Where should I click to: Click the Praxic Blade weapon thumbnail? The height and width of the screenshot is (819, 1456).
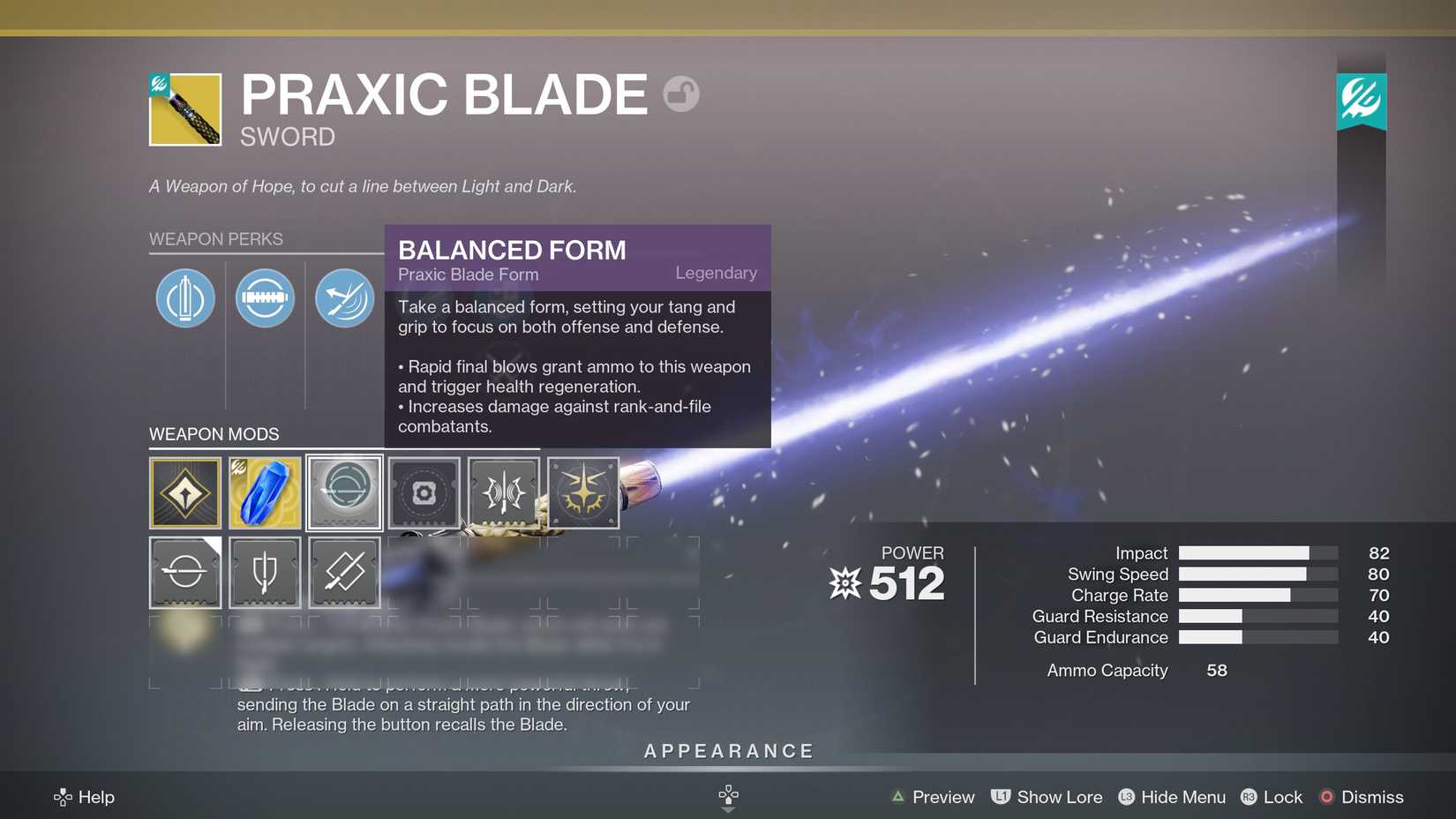185,109
